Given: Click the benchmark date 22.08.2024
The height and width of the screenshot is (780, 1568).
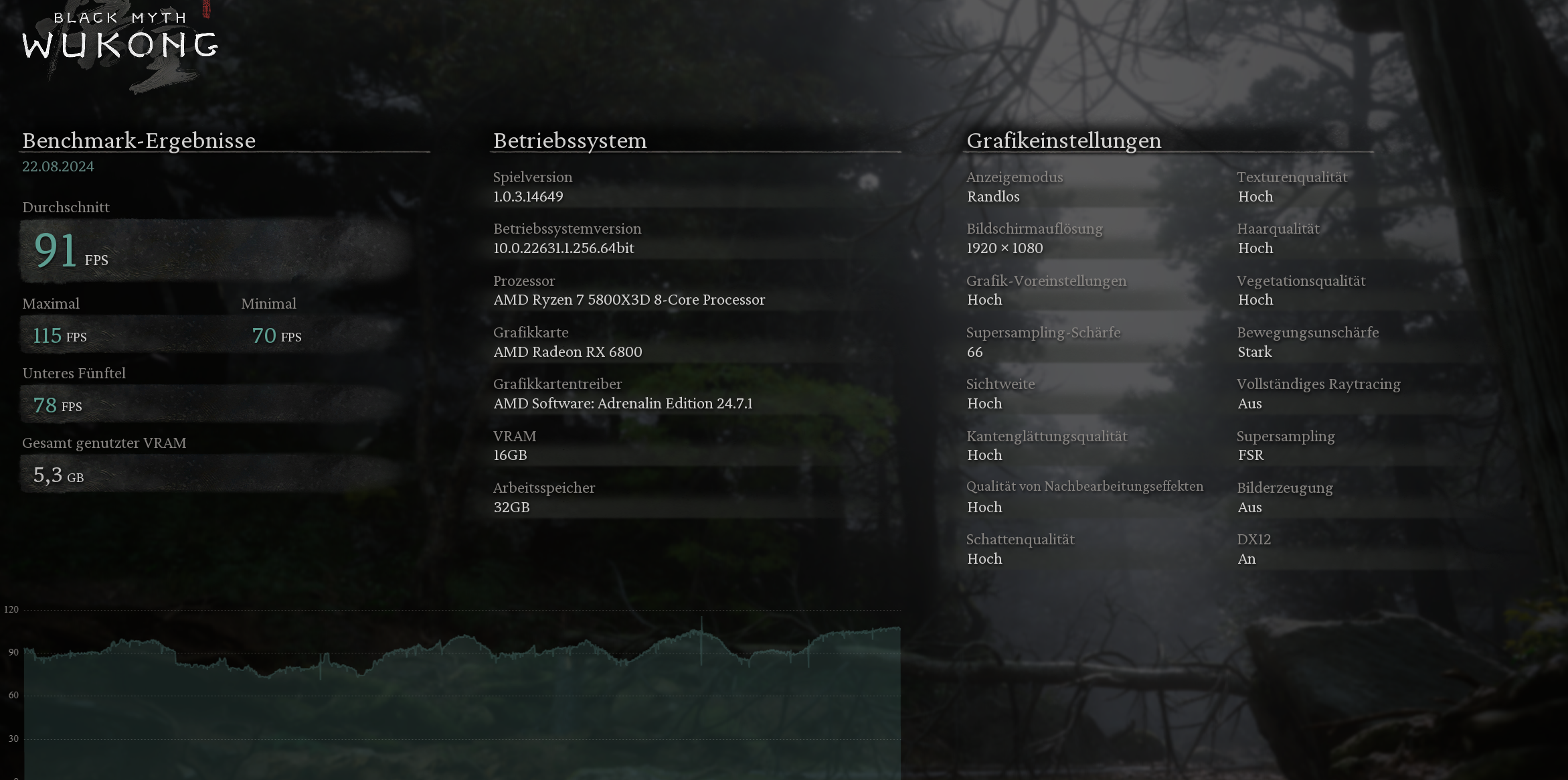Looking at the screenshot, I should pos(58,166).
